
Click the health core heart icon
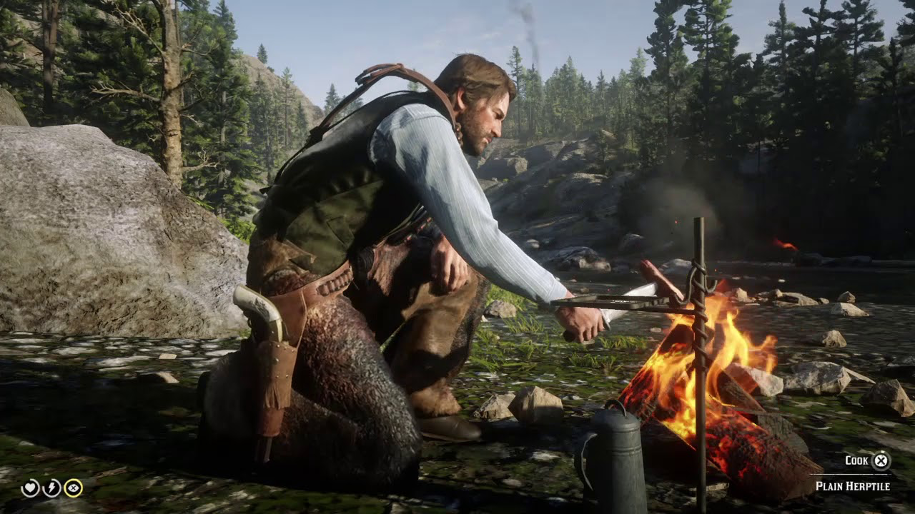(31, 488)
